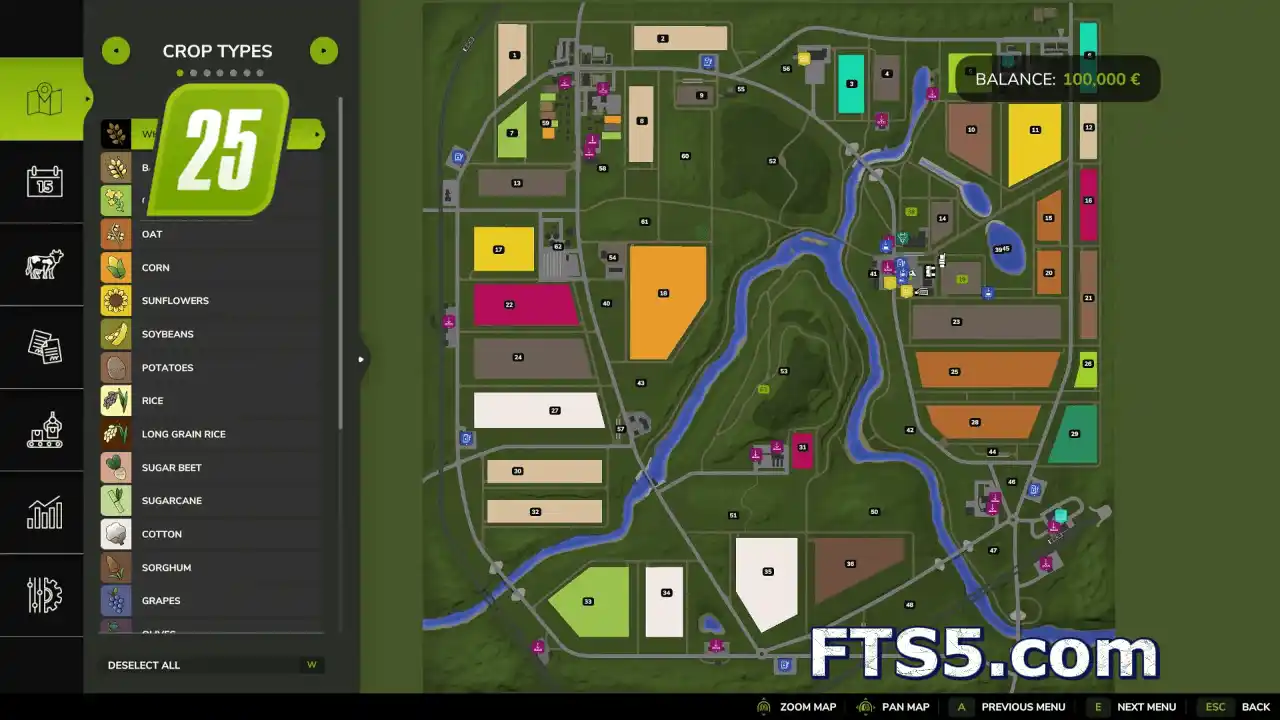Image resolution: width=1280 pixels, height=720 pixels.
Task: Click the page indicator dots under CROP TYPES
Action: click(x=217, y=72)
